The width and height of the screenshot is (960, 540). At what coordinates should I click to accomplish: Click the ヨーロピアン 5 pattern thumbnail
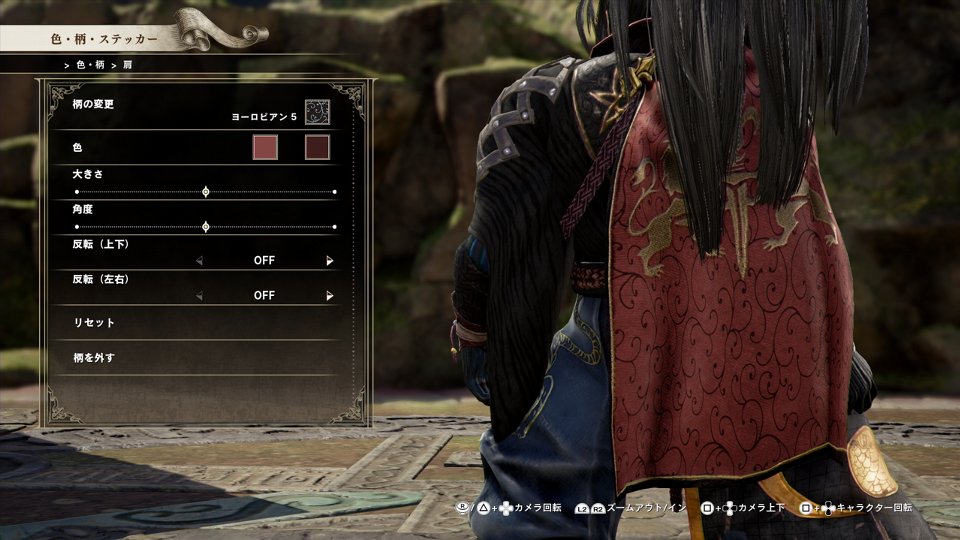pos(317,111)
